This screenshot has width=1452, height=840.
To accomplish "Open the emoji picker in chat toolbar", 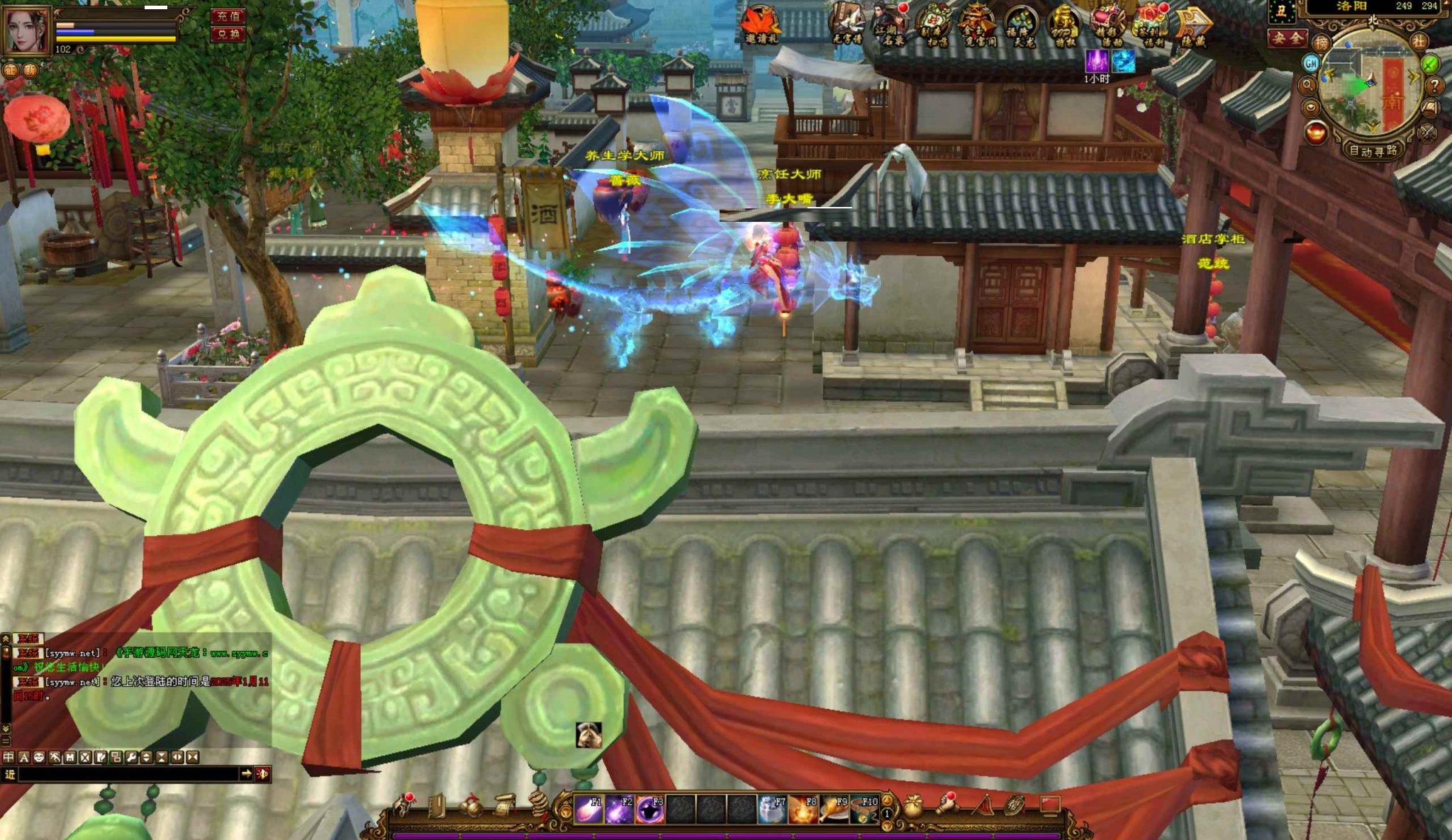I will pyautogui.click(x=39, y=758).
